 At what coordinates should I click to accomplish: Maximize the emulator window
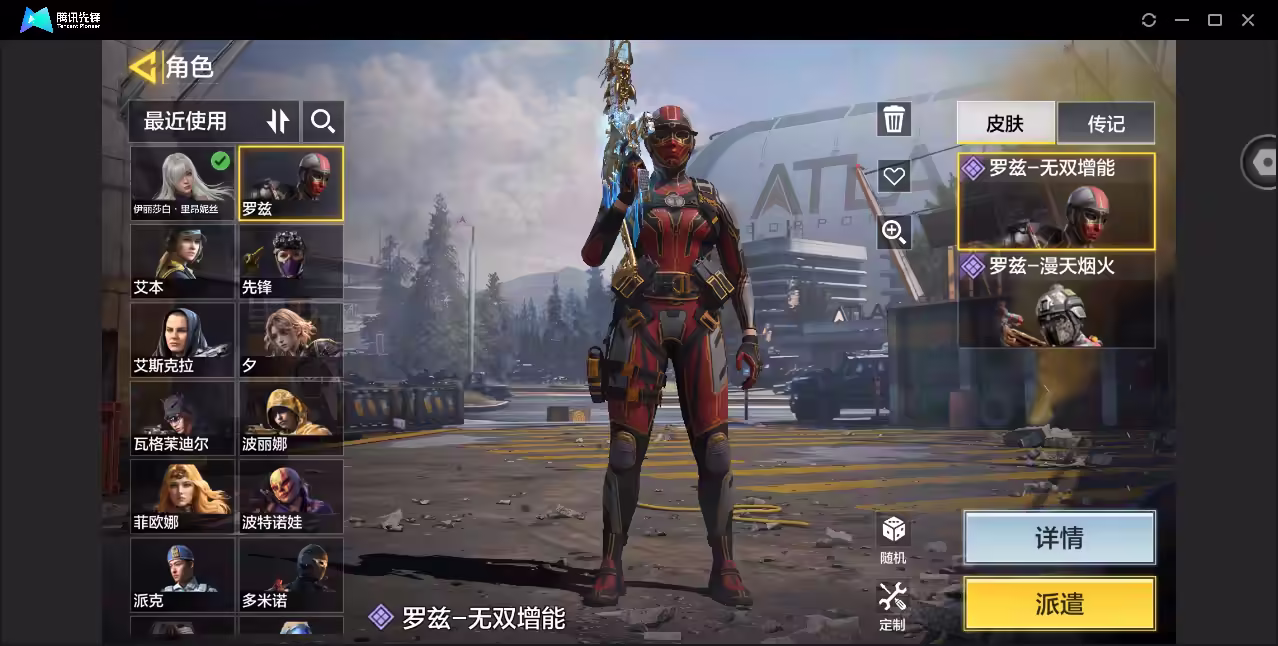click(x=1215, y=20)
